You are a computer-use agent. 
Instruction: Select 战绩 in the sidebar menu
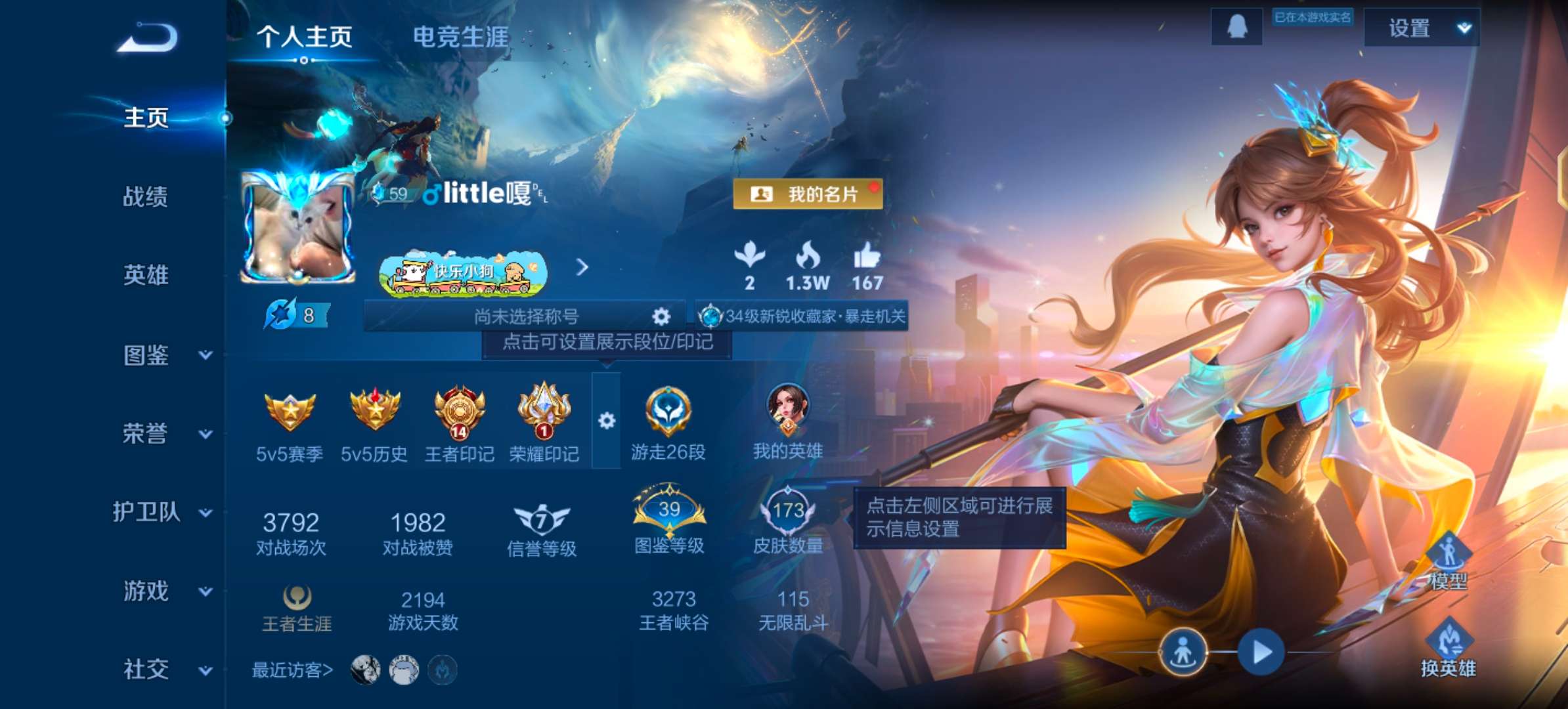(146, 198)
